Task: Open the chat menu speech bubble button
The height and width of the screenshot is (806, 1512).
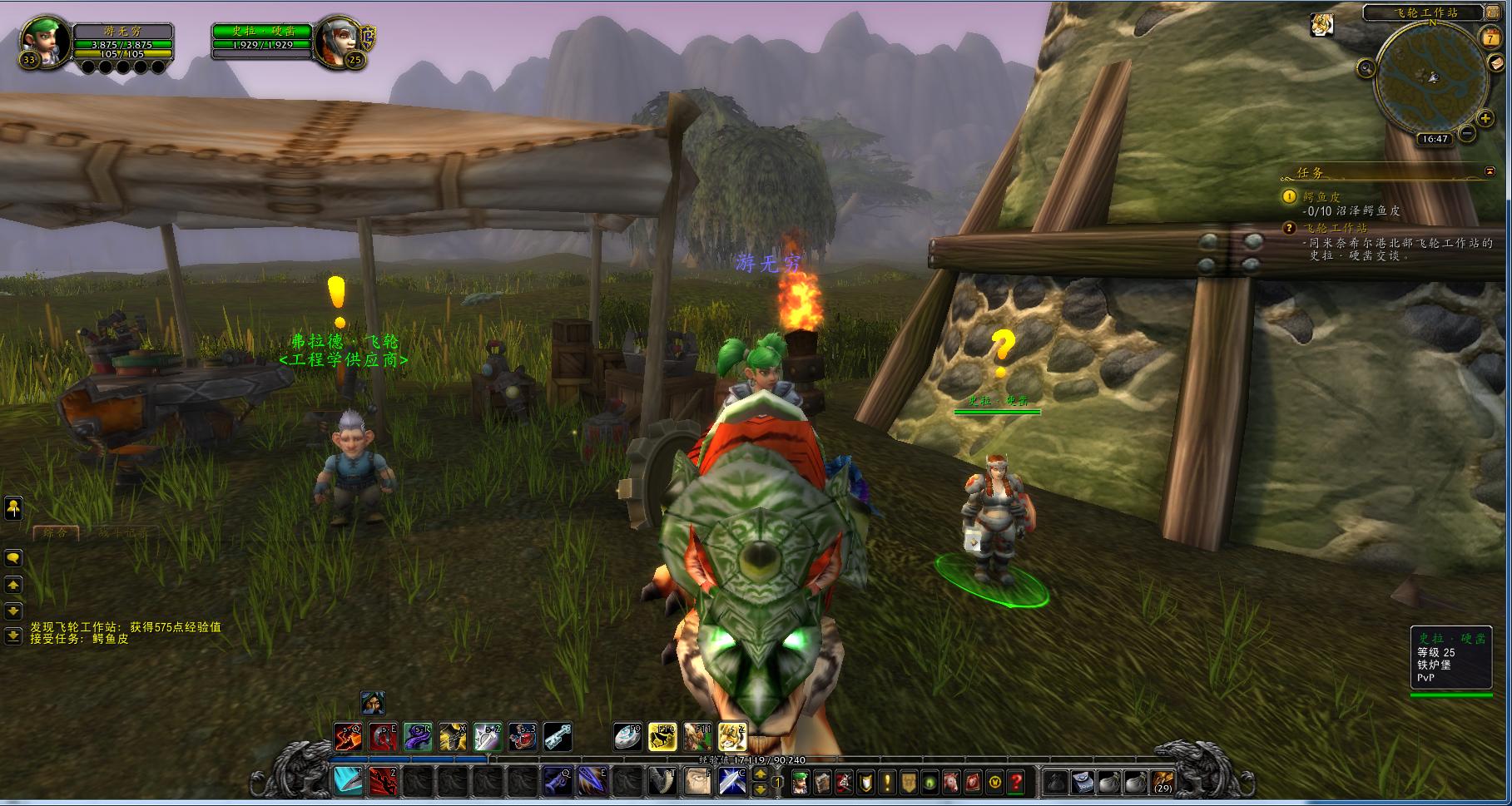Action: pyautogui.click(x=13, y=557)
